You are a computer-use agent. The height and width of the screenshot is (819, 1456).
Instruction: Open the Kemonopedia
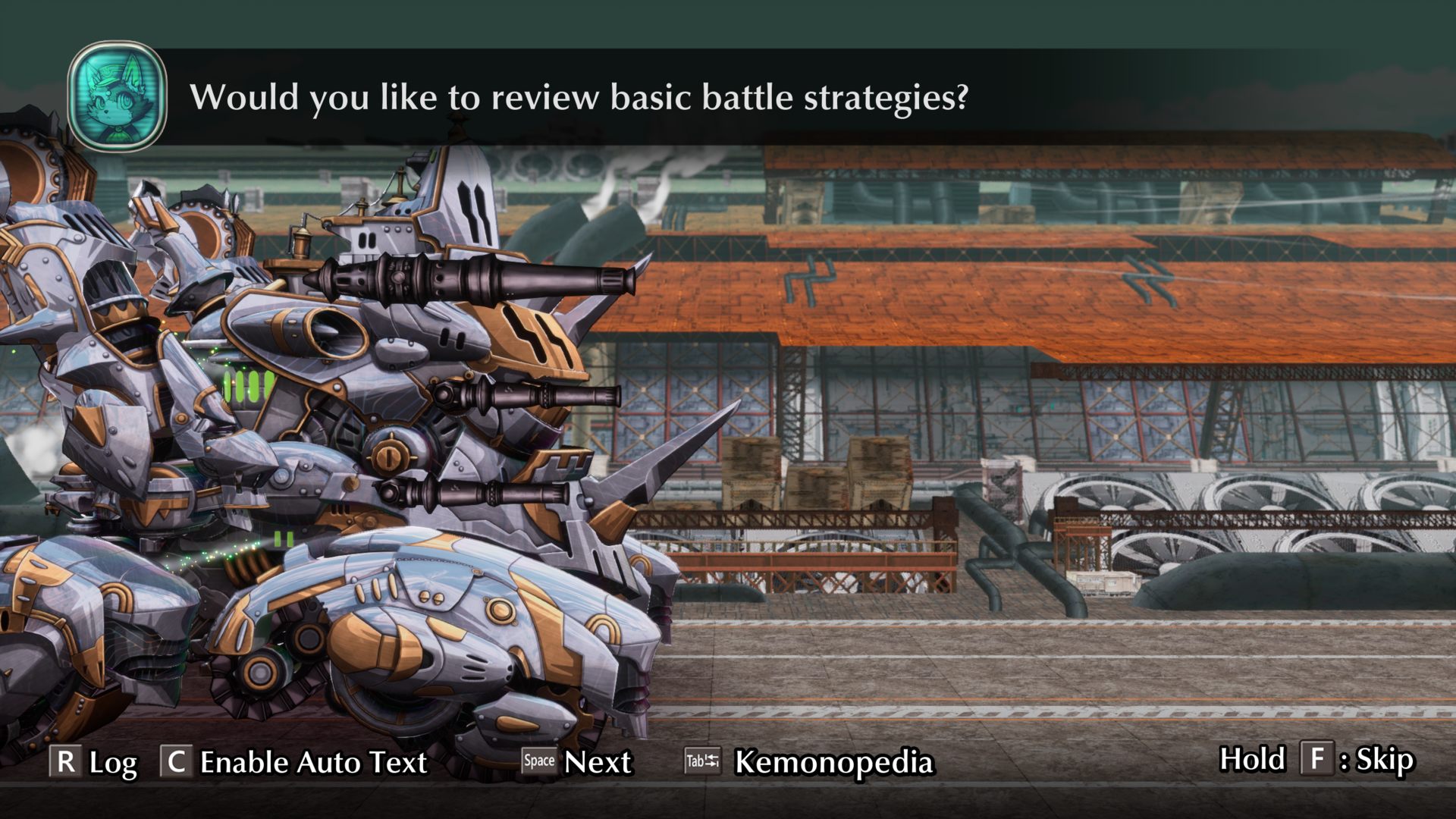pyautogui.click(x=809, y=761)
